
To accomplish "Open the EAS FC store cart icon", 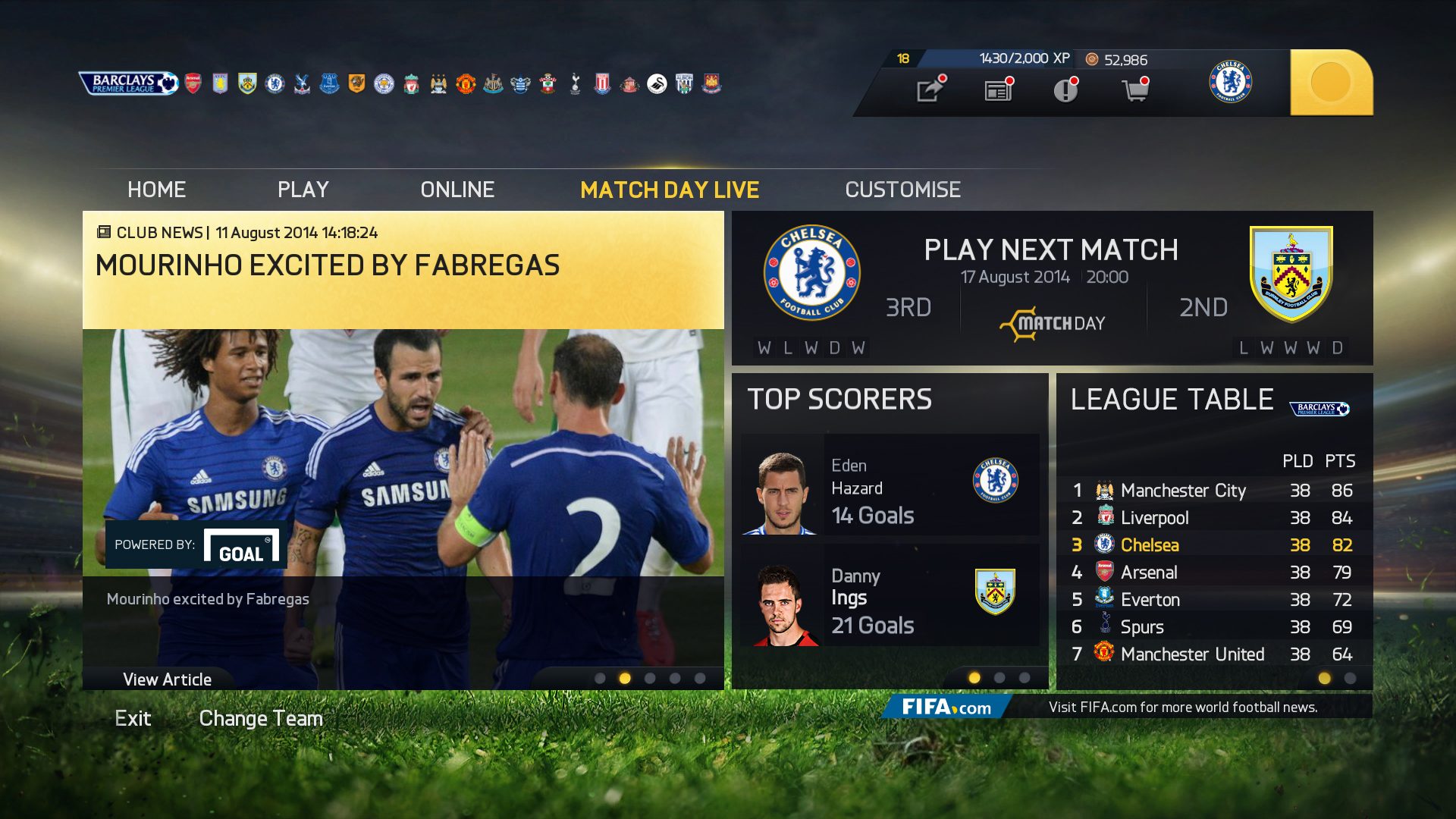I will pyautogui.click(x=1134, y=89).
